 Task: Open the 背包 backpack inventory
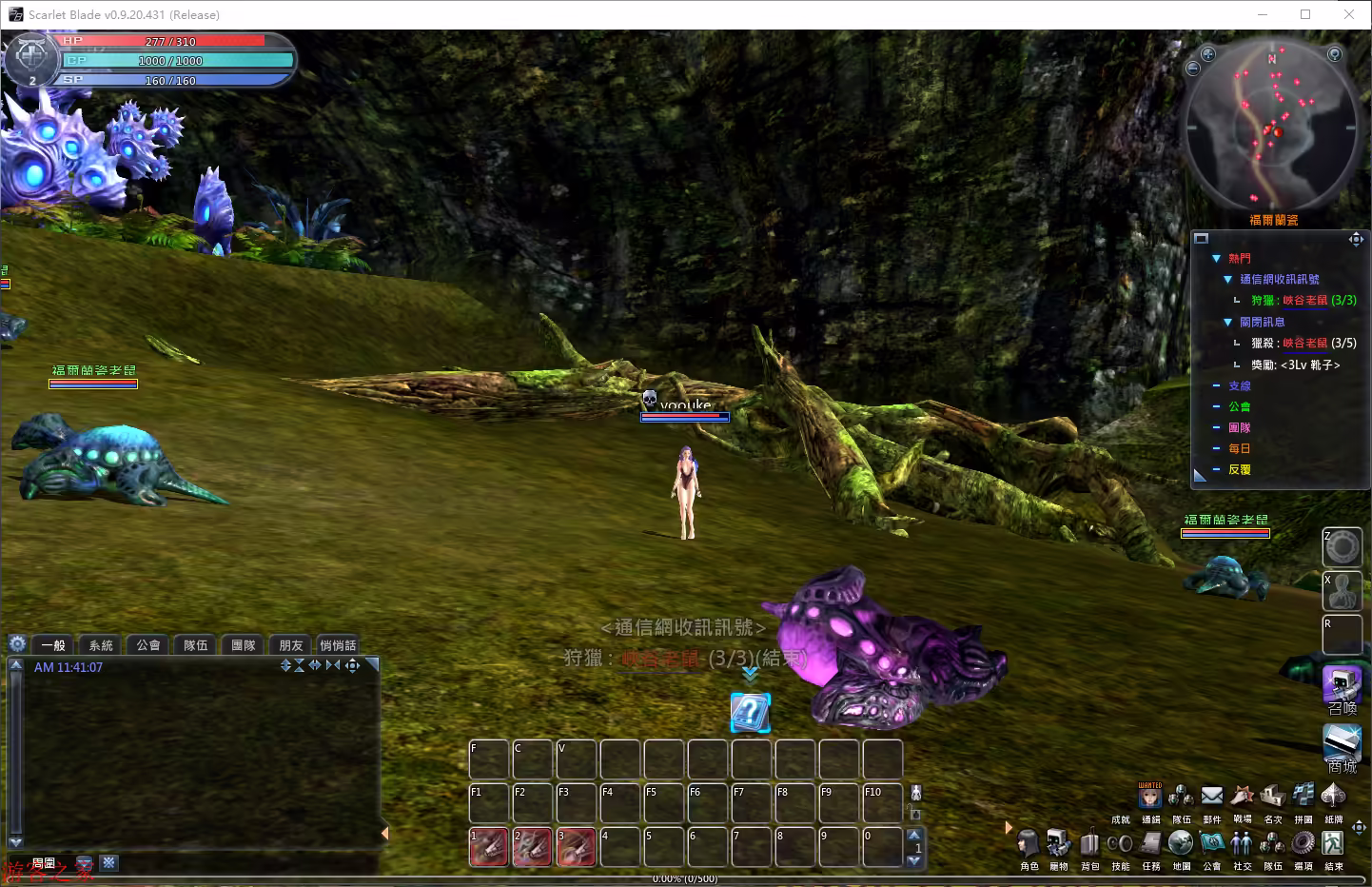(1089, 844)
